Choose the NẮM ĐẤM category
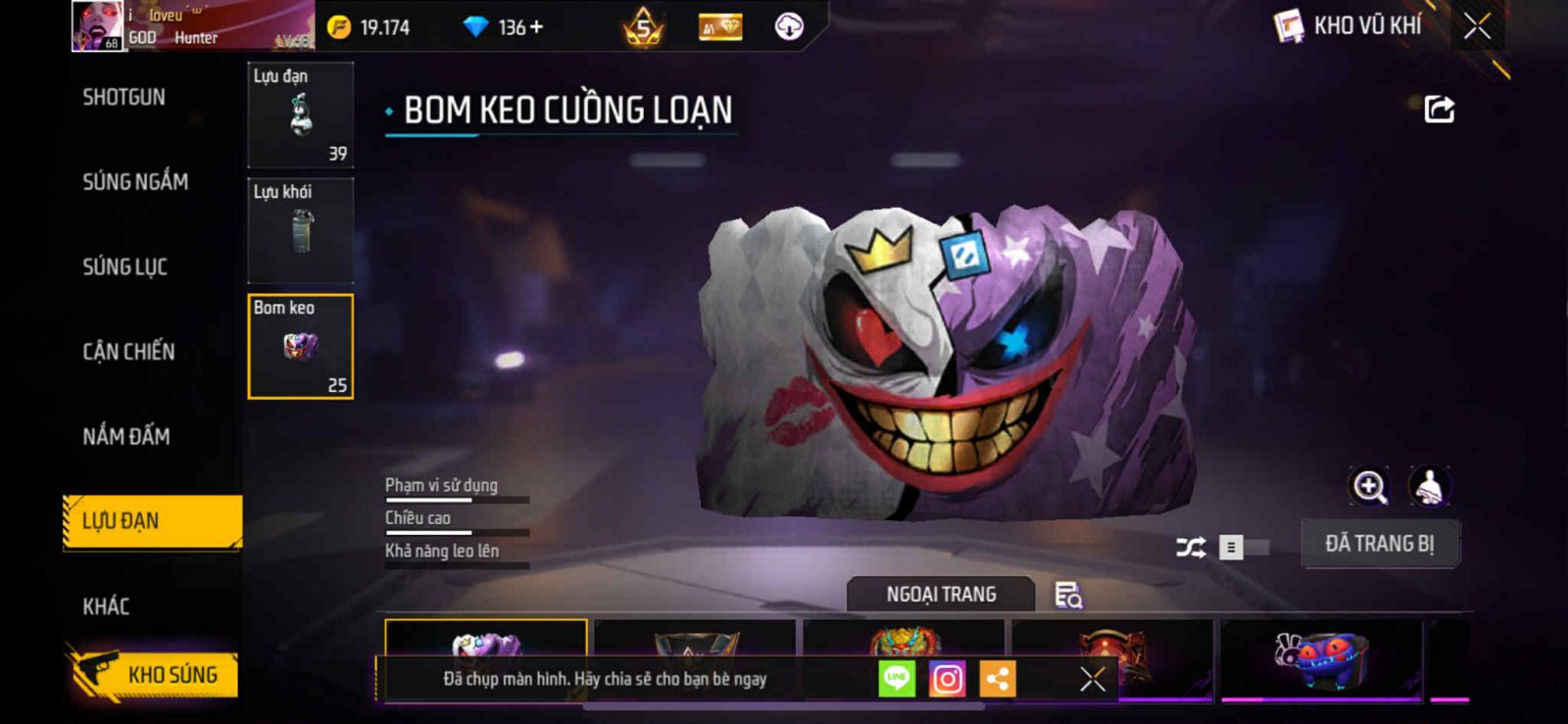The image size is (1568, 724). coord(125,436)
